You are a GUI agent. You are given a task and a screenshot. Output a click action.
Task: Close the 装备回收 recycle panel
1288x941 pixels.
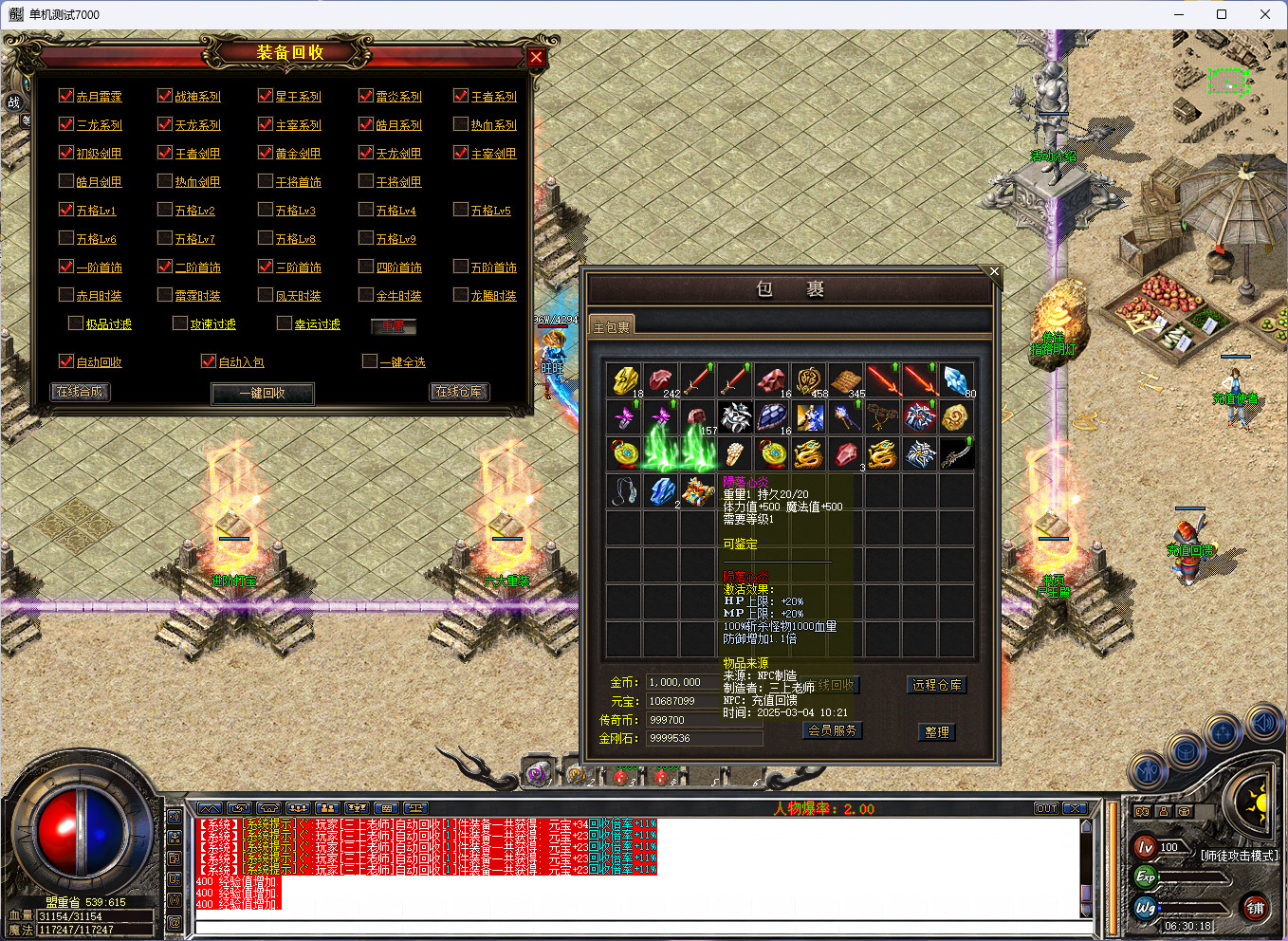pos(536,57)
